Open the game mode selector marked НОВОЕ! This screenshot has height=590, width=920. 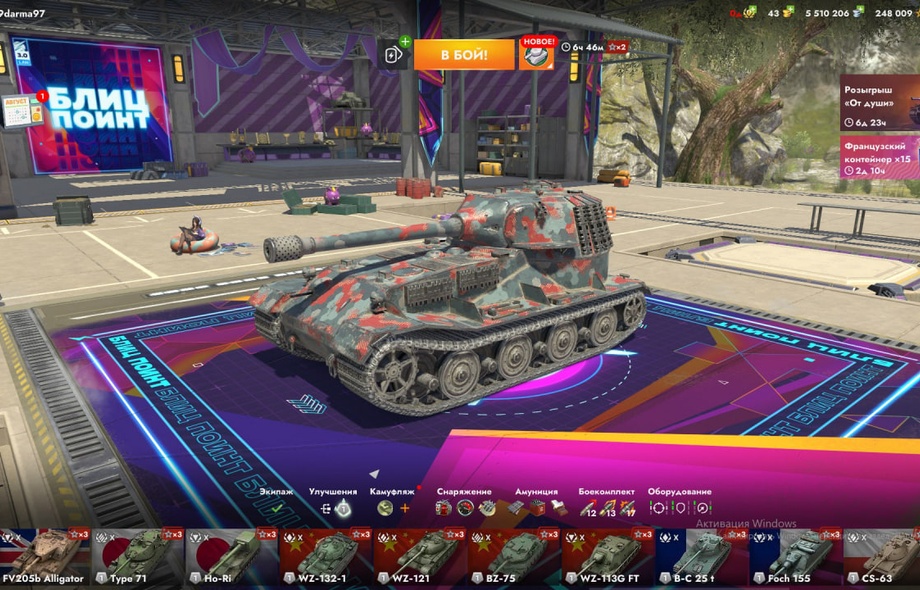(x=536, y=54)
